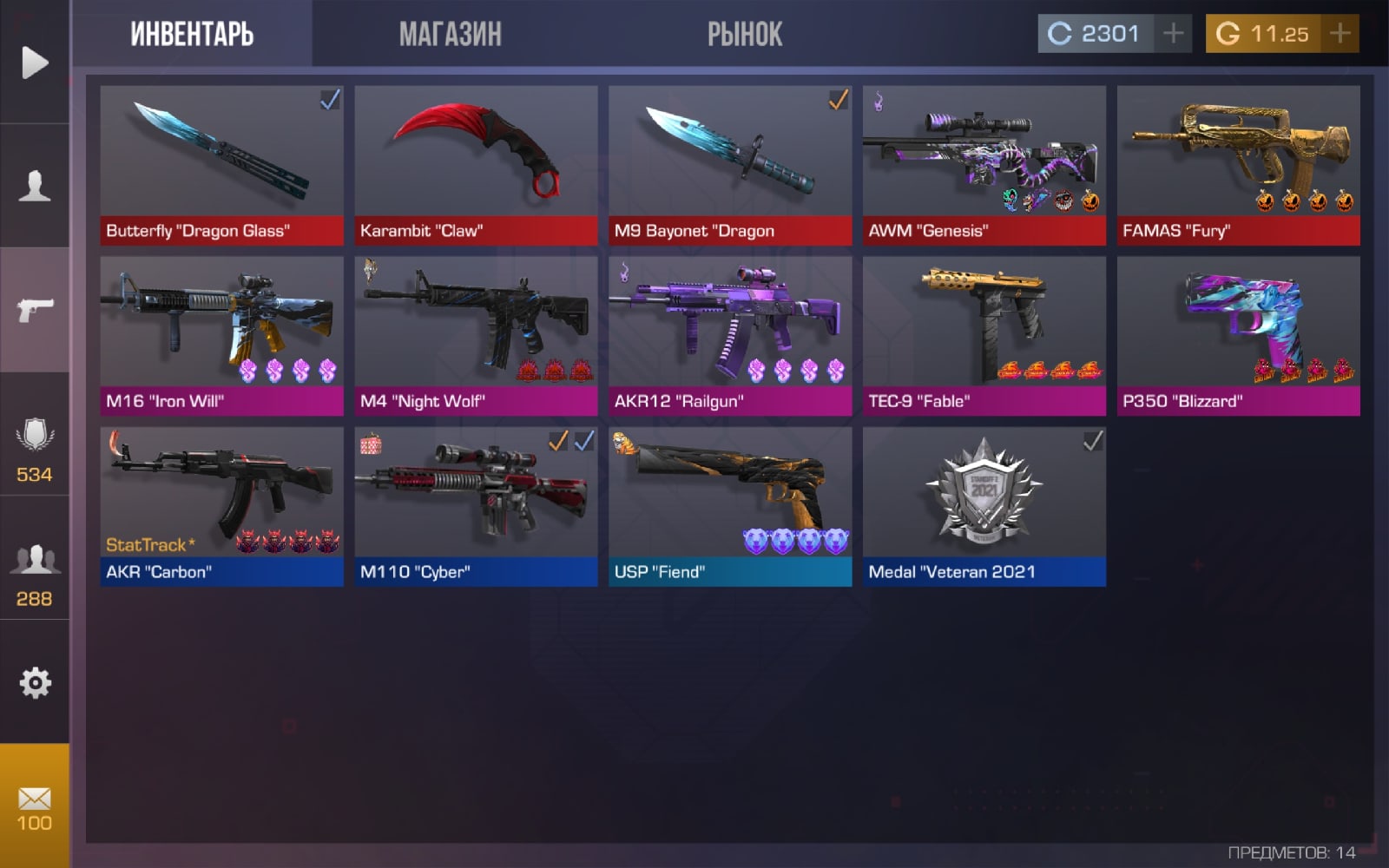Select the Butterfly "Dragon Glass" knife

[x=221, y=165]
